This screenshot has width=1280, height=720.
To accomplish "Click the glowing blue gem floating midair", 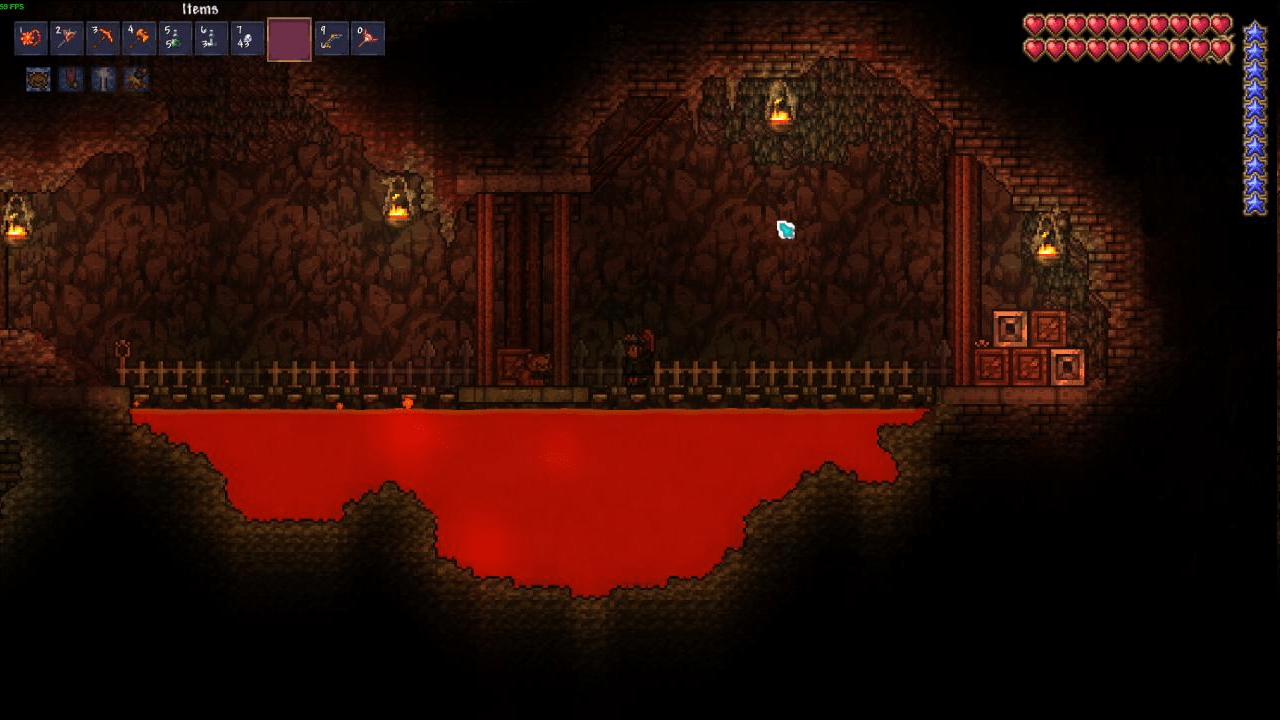I will [784, 229].
